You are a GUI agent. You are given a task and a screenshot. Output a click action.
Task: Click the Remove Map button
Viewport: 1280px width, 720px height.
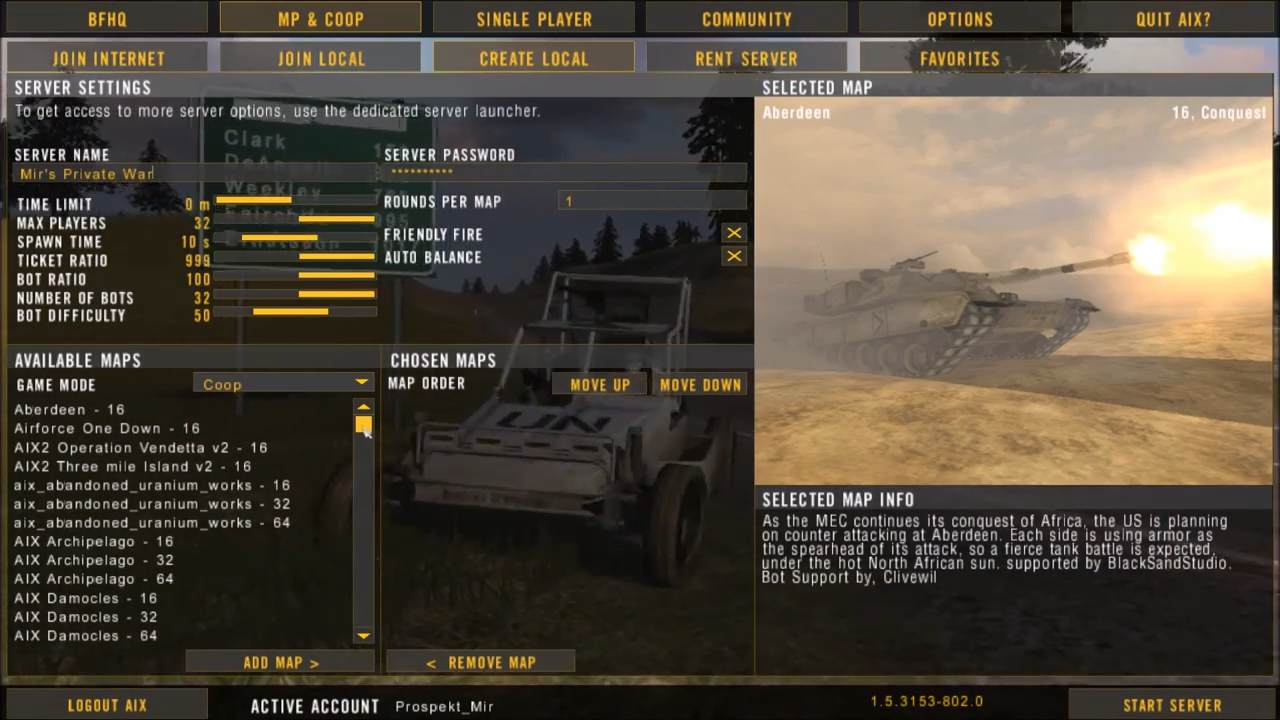(480, 662)
